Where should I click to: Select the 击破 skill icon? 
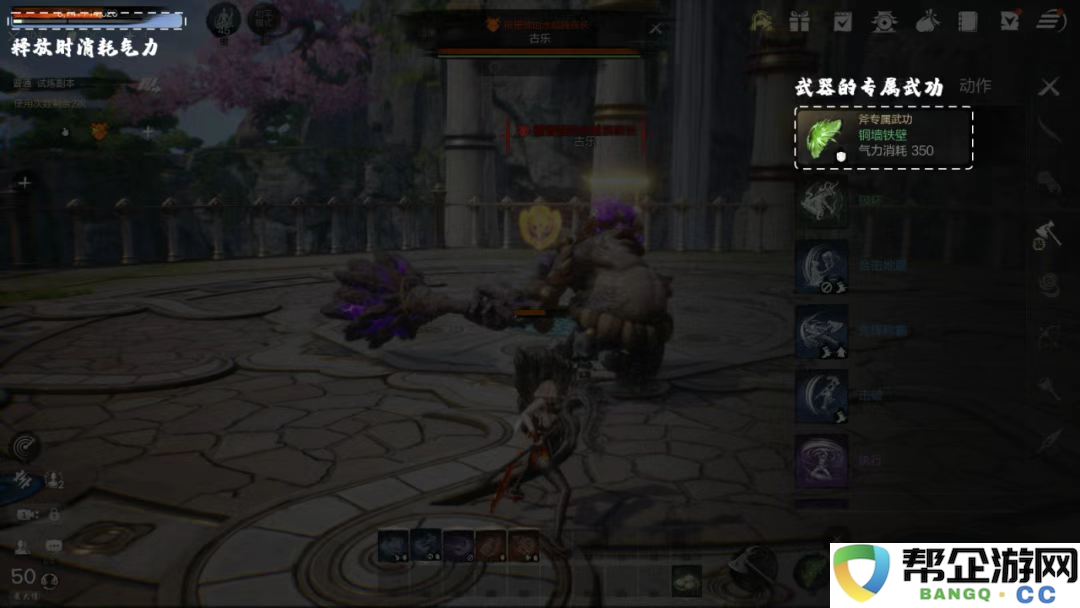822,395
